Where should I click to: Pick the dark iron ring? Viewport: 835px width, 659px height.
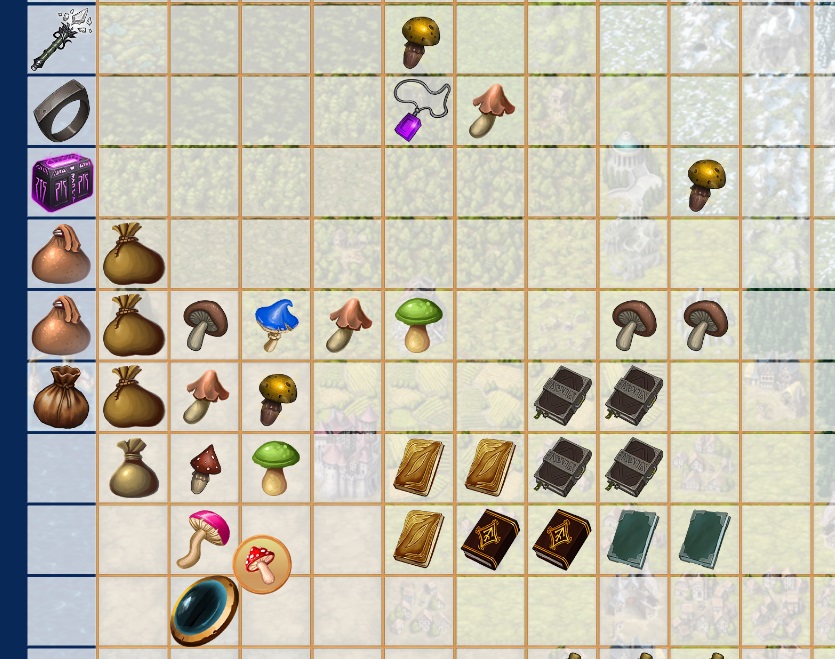61,111
